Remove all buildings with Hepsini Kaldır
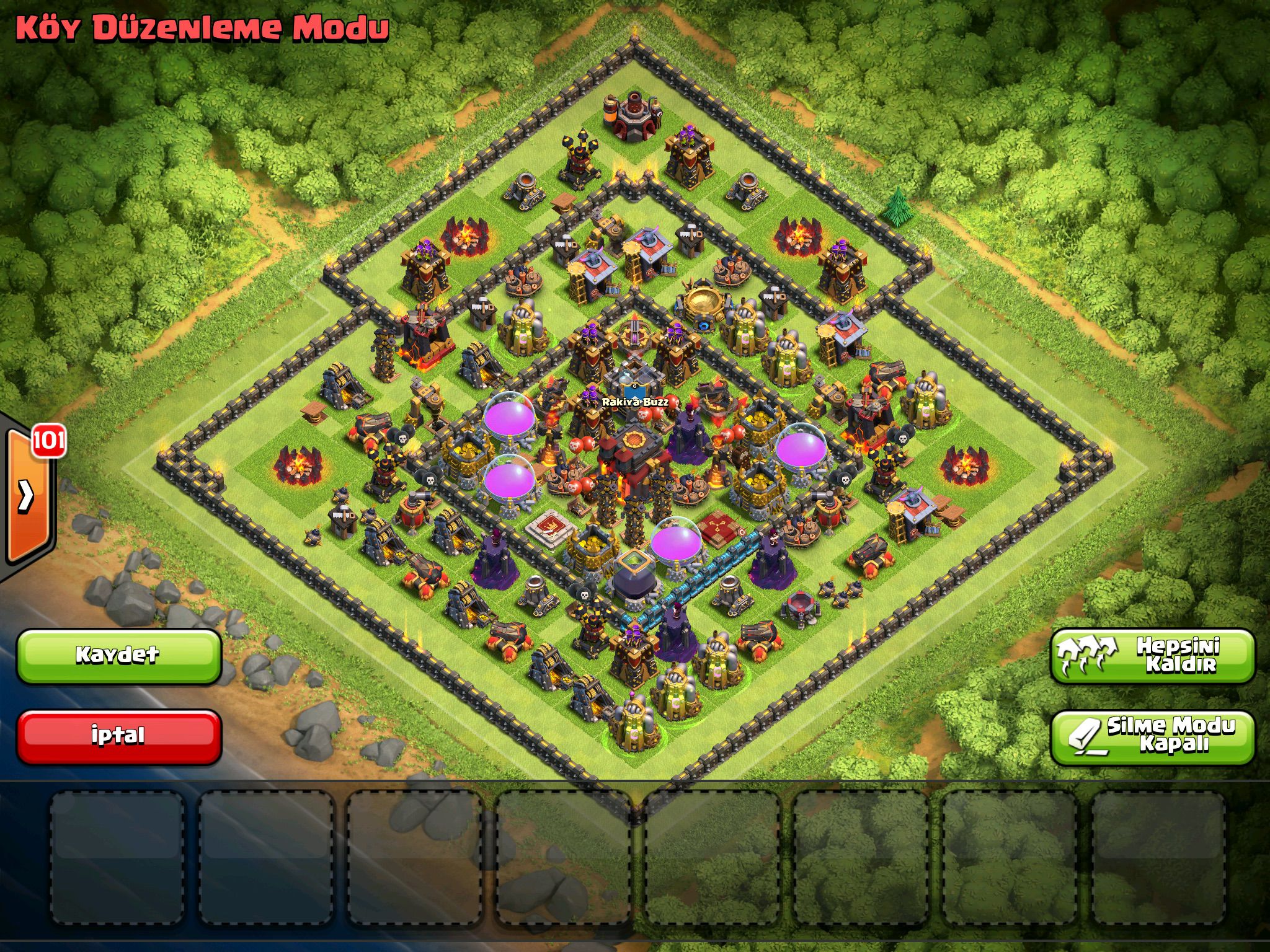 click(1152, 656)
